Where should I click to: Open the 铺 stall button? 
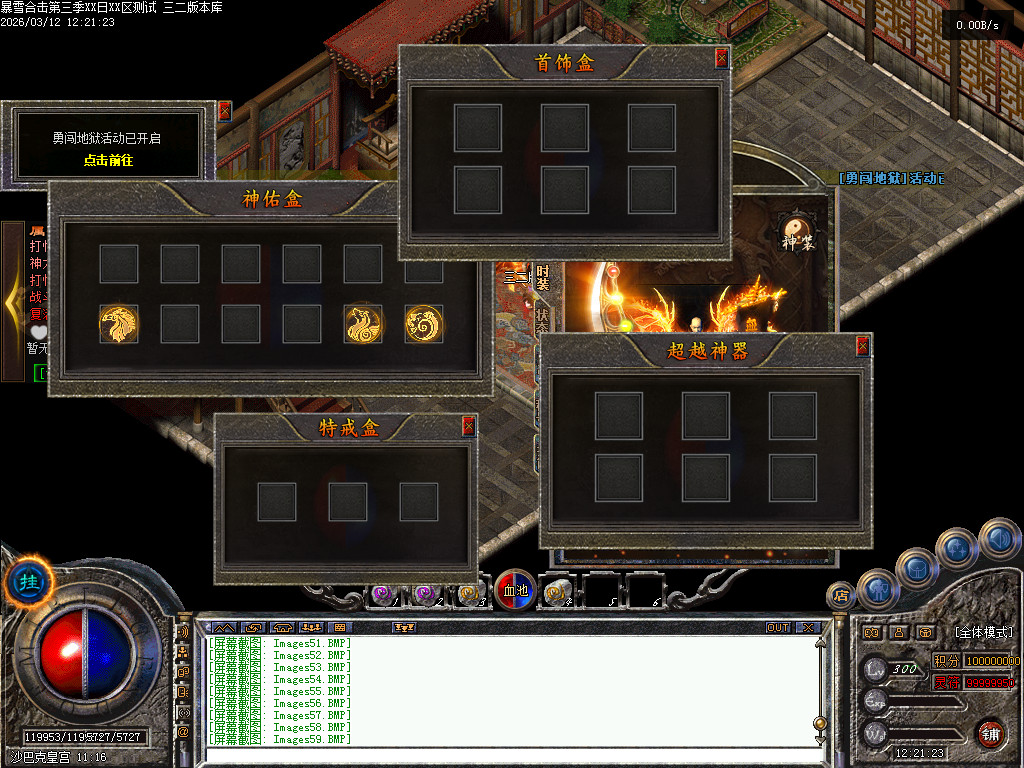(x=989, y=733)
